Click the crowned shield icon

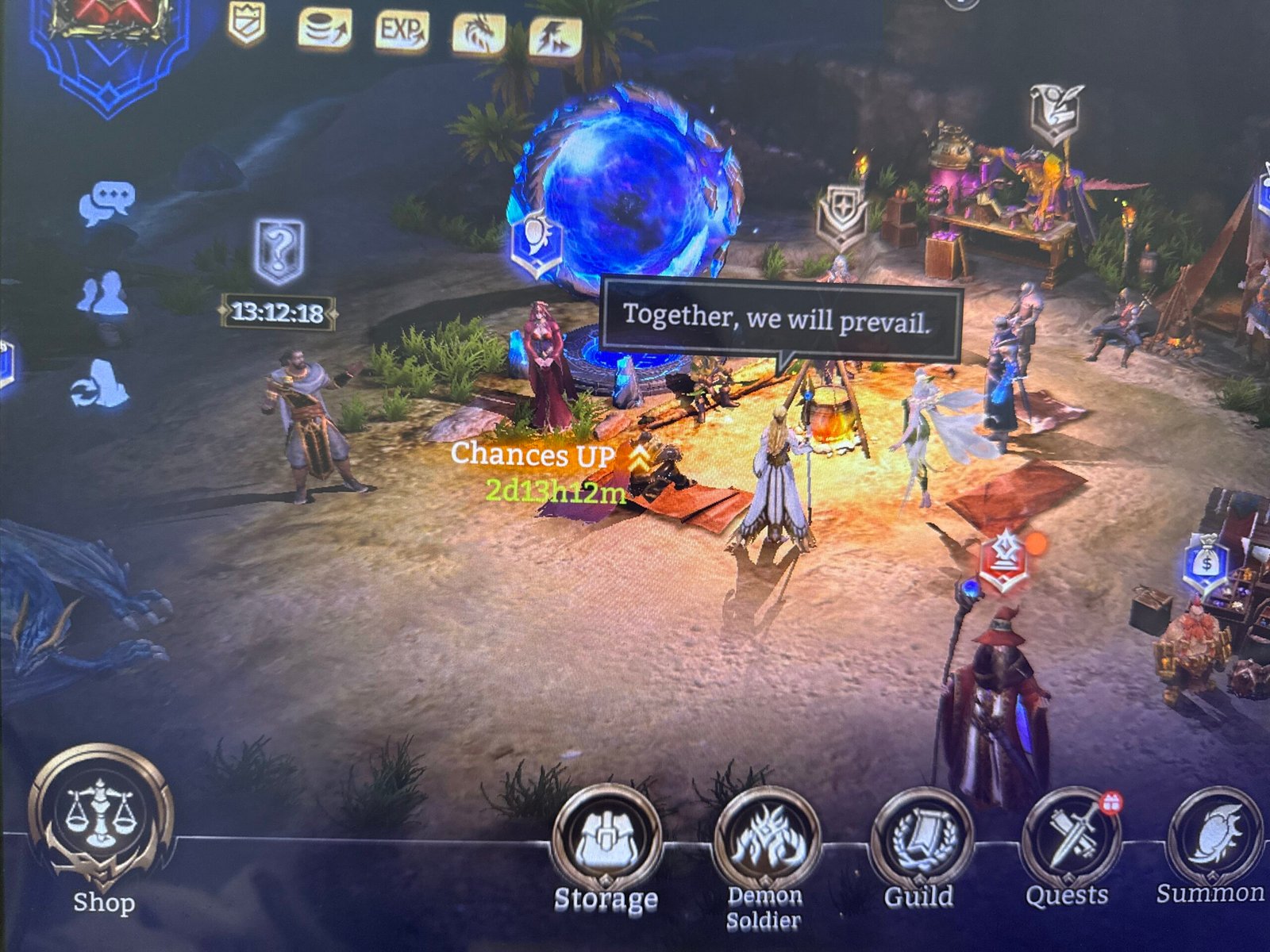point(246,22)
